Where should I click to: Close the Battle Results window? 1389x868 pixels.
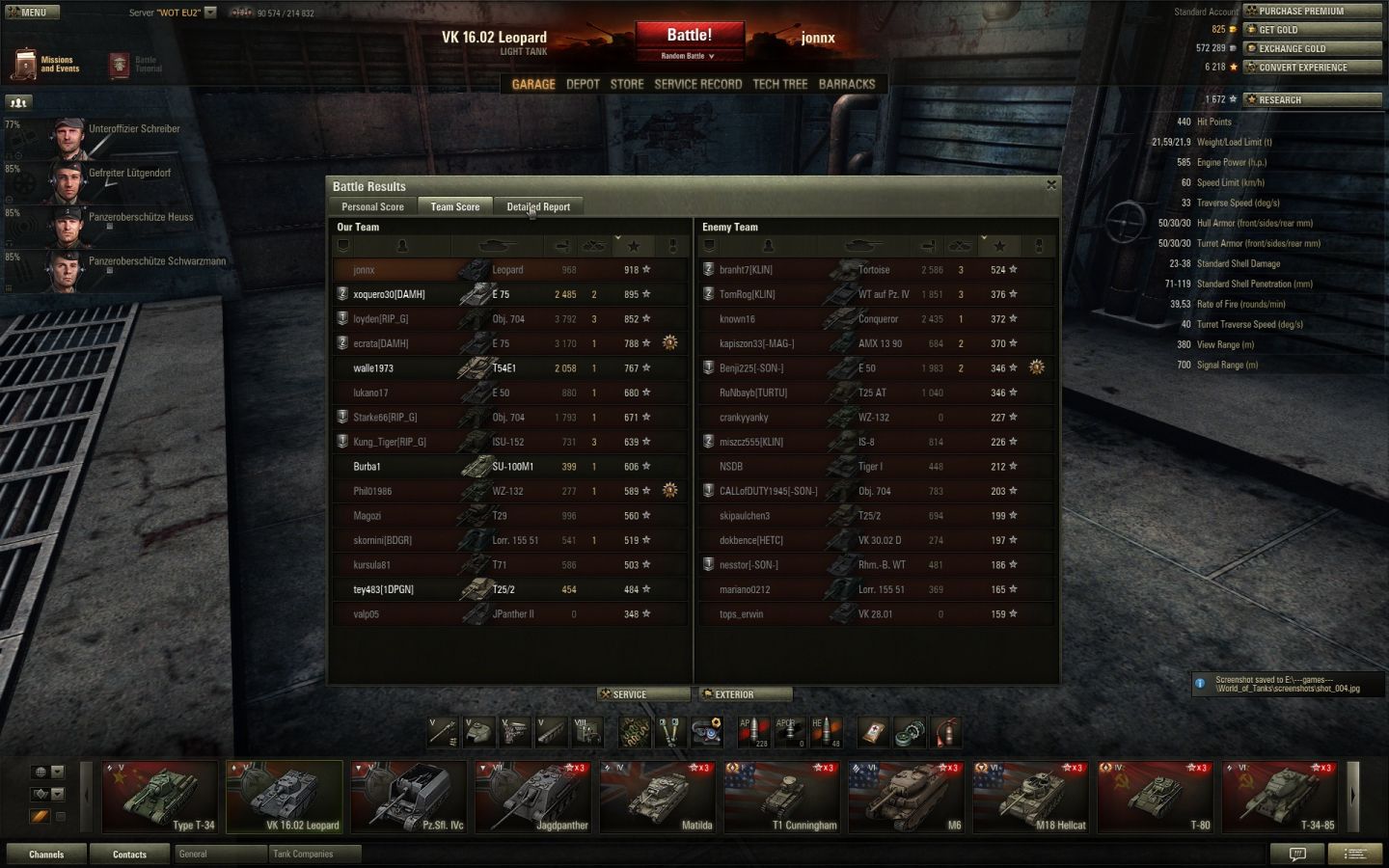[1051, 185]
